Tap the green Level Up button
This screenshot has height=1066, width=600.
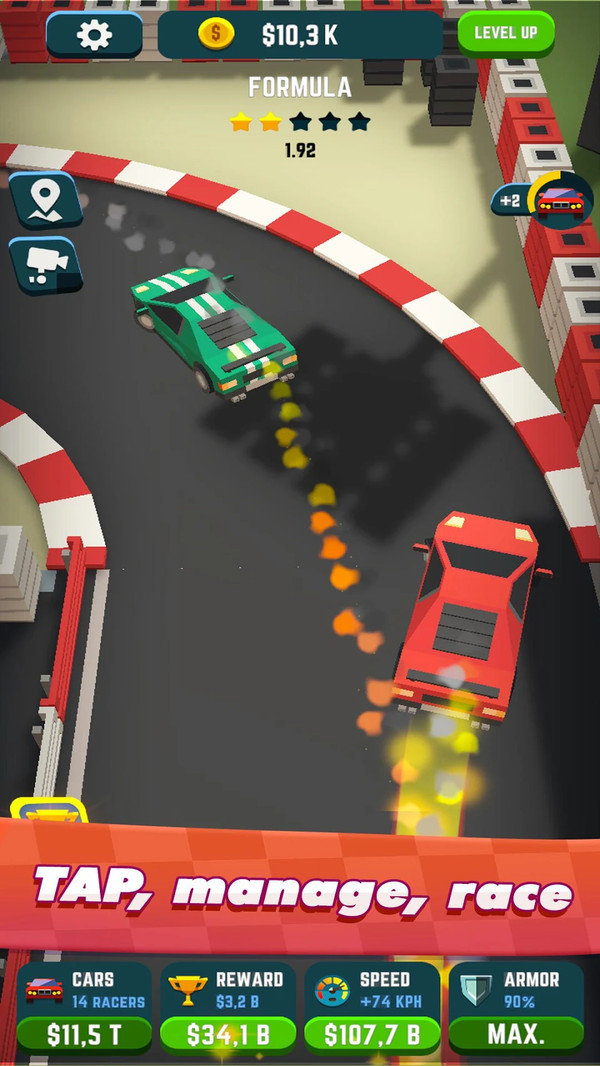point(505,32)
